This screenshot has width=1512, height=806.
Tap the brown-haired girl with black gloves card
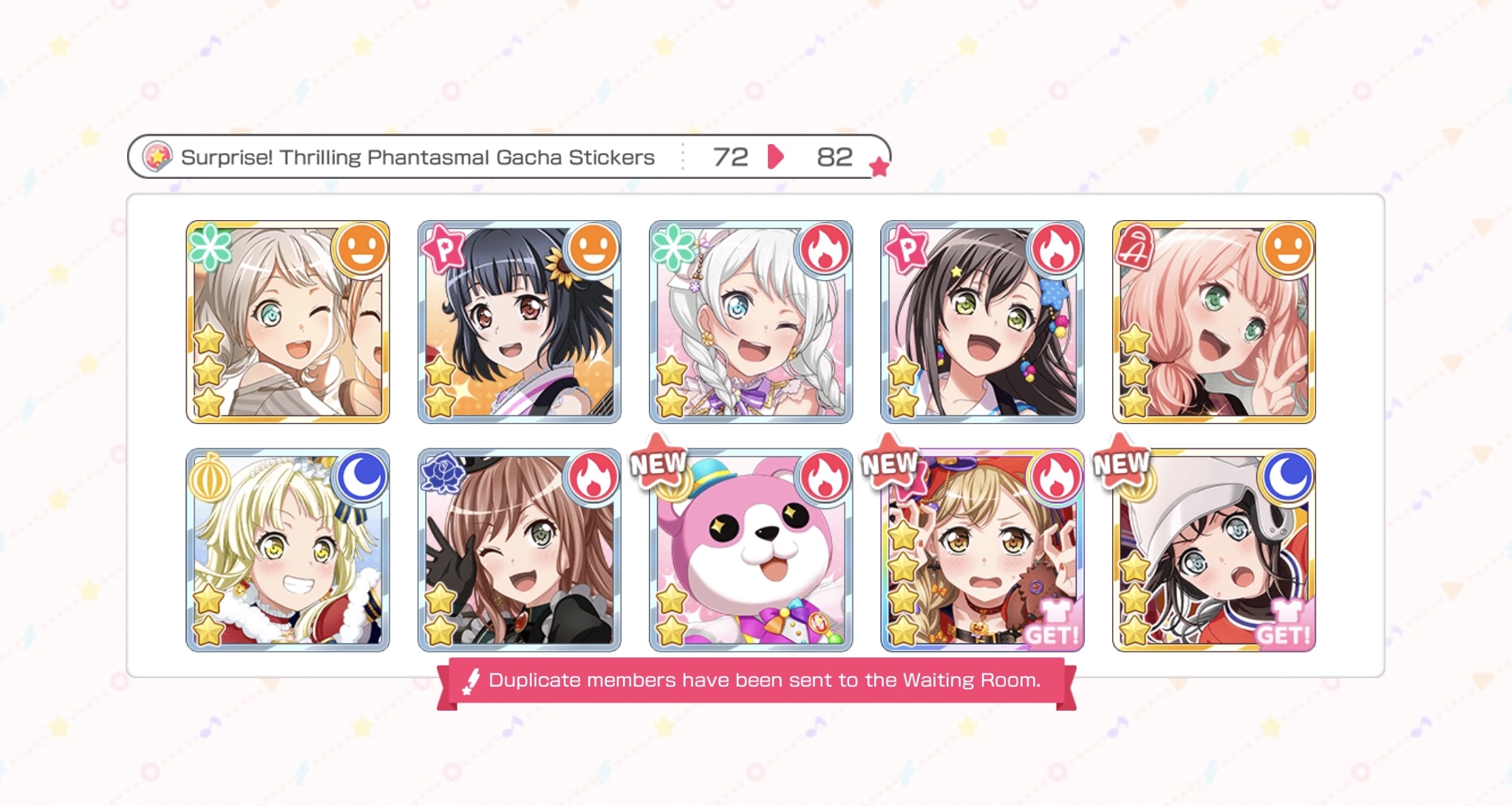(519, 550)
